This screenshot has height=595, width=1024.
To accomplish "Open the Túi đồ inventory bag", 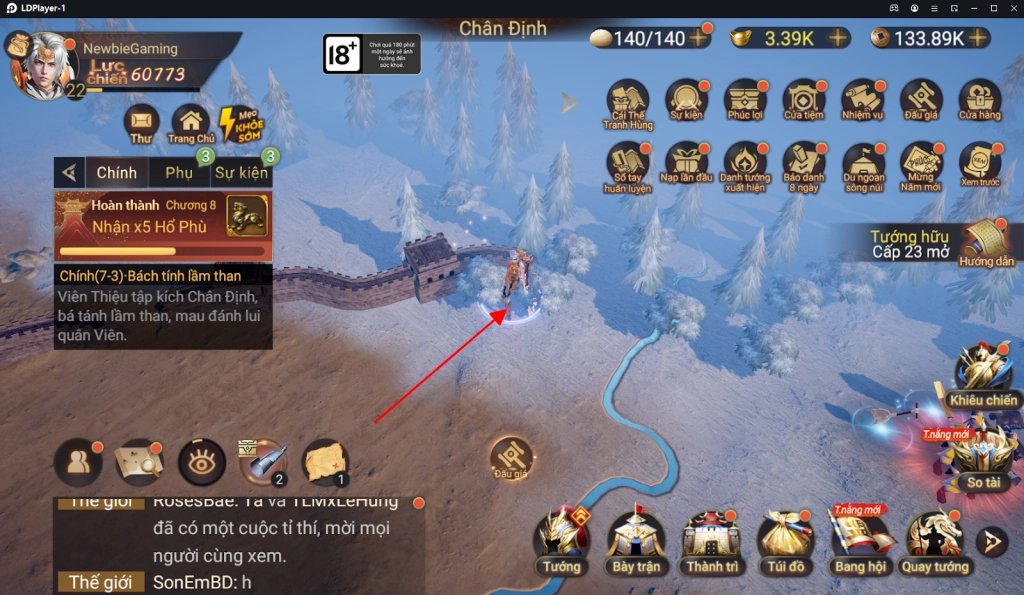I will (785, 540).
